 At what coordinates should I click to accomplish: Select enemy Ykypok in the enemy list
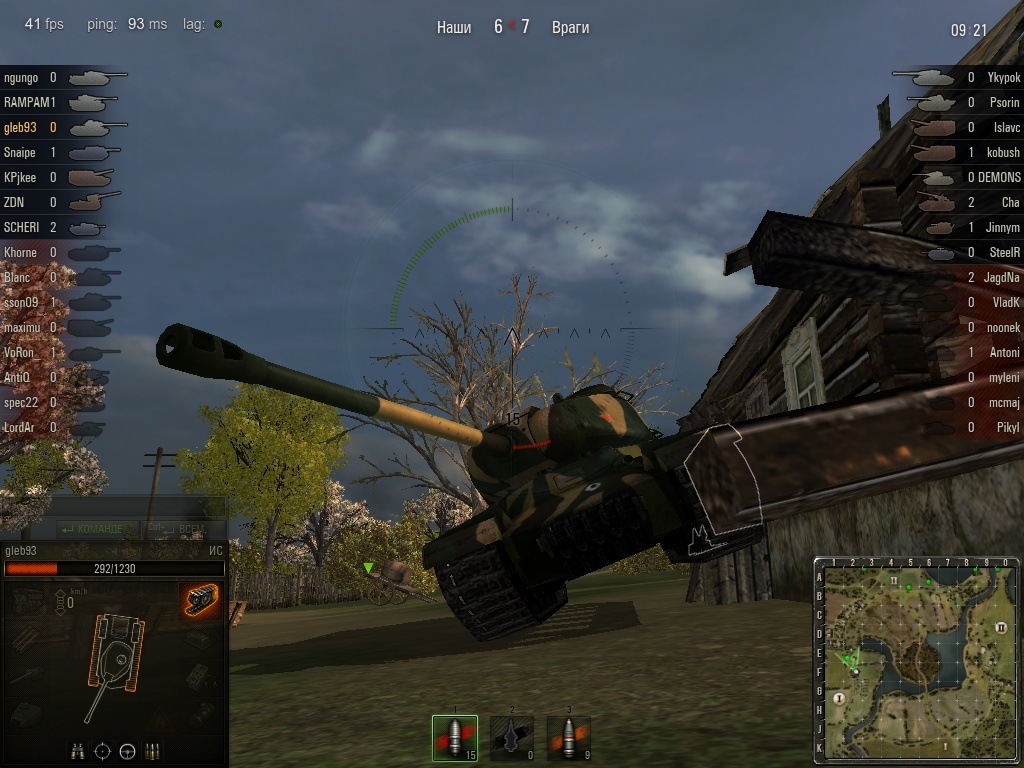click(1003, 77)
